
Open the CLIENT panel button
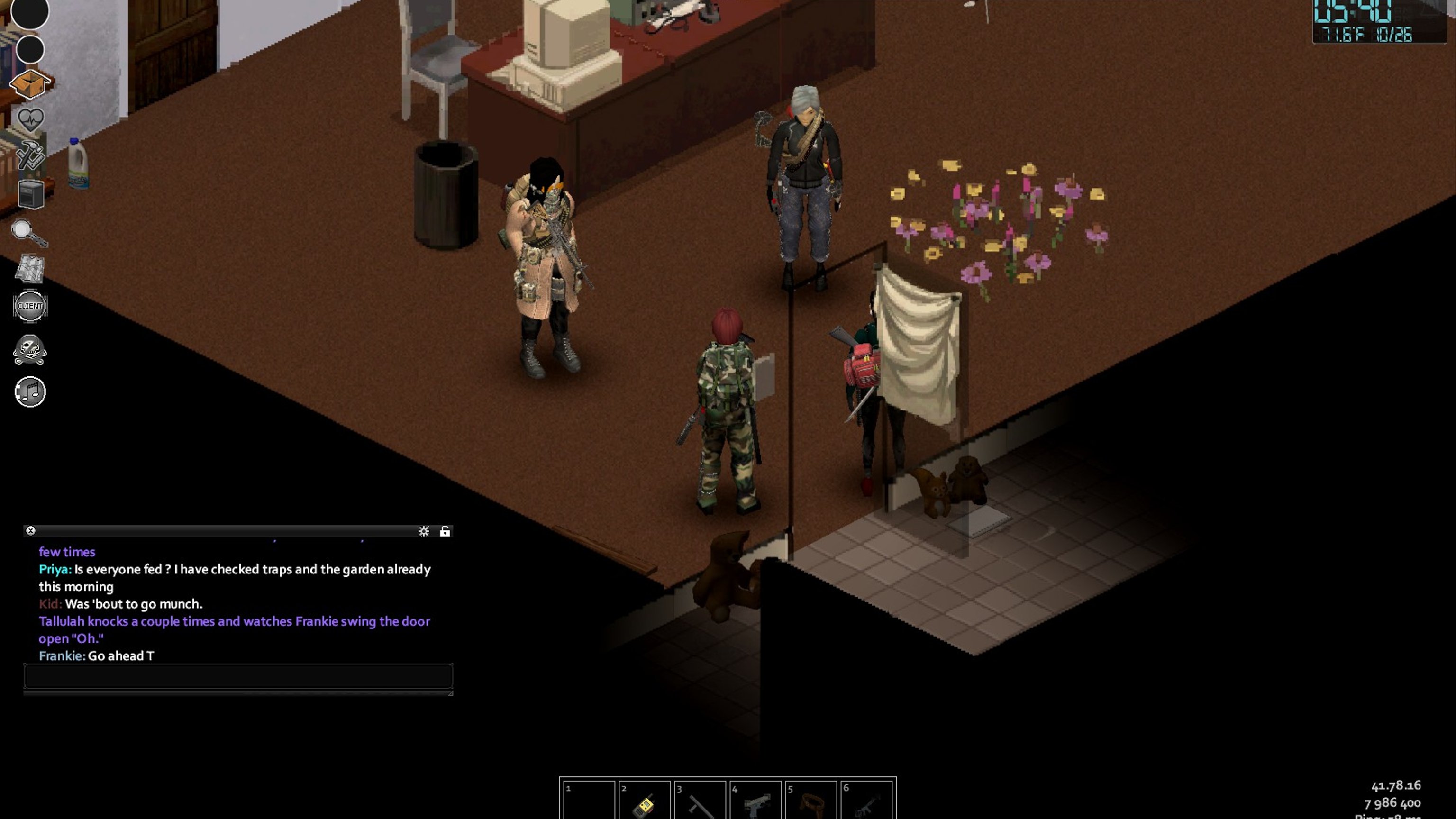click(x=30, y=306)
